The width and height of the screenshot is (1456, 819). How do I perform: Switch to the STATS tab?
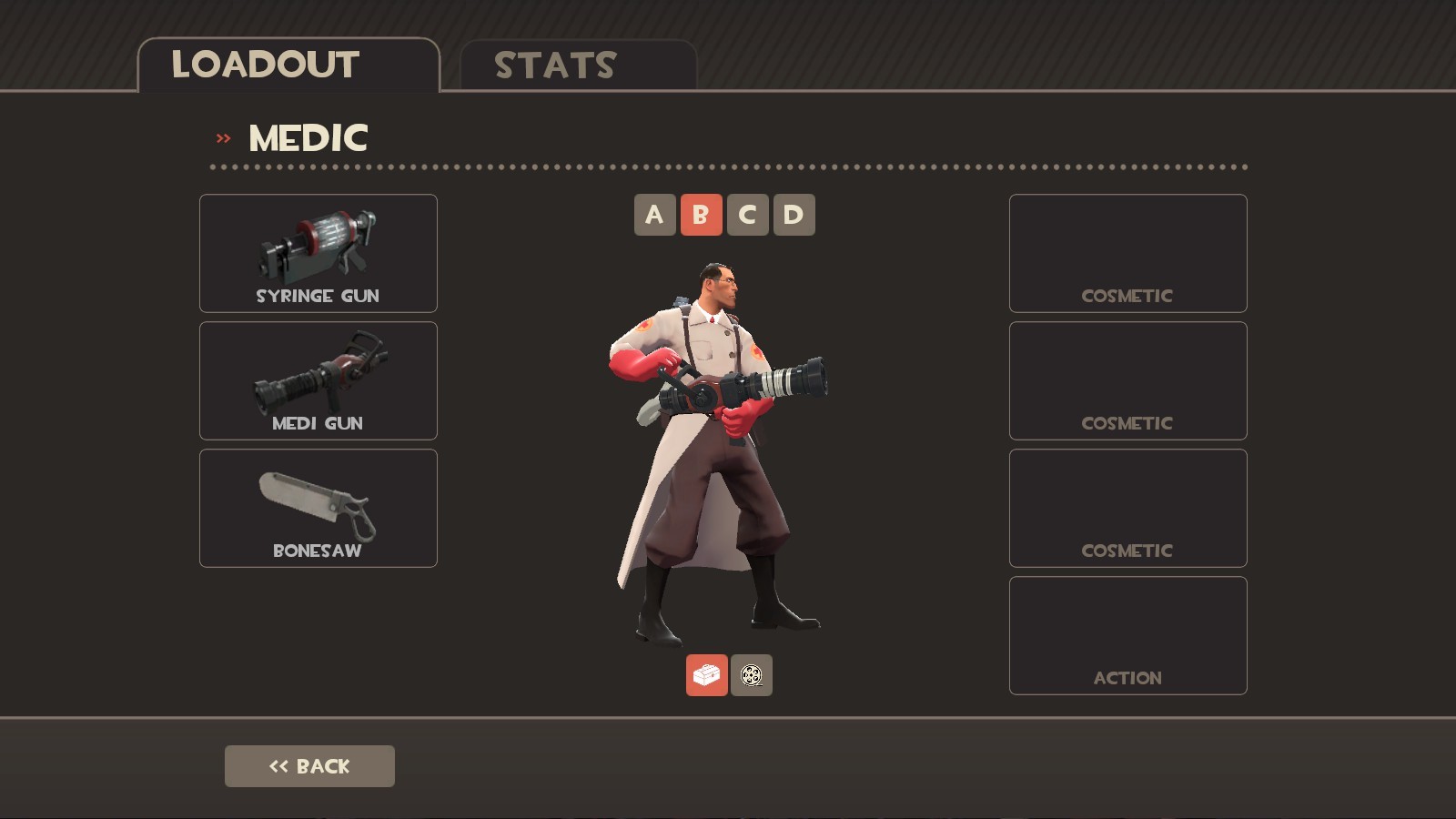[x=555, y=66]
